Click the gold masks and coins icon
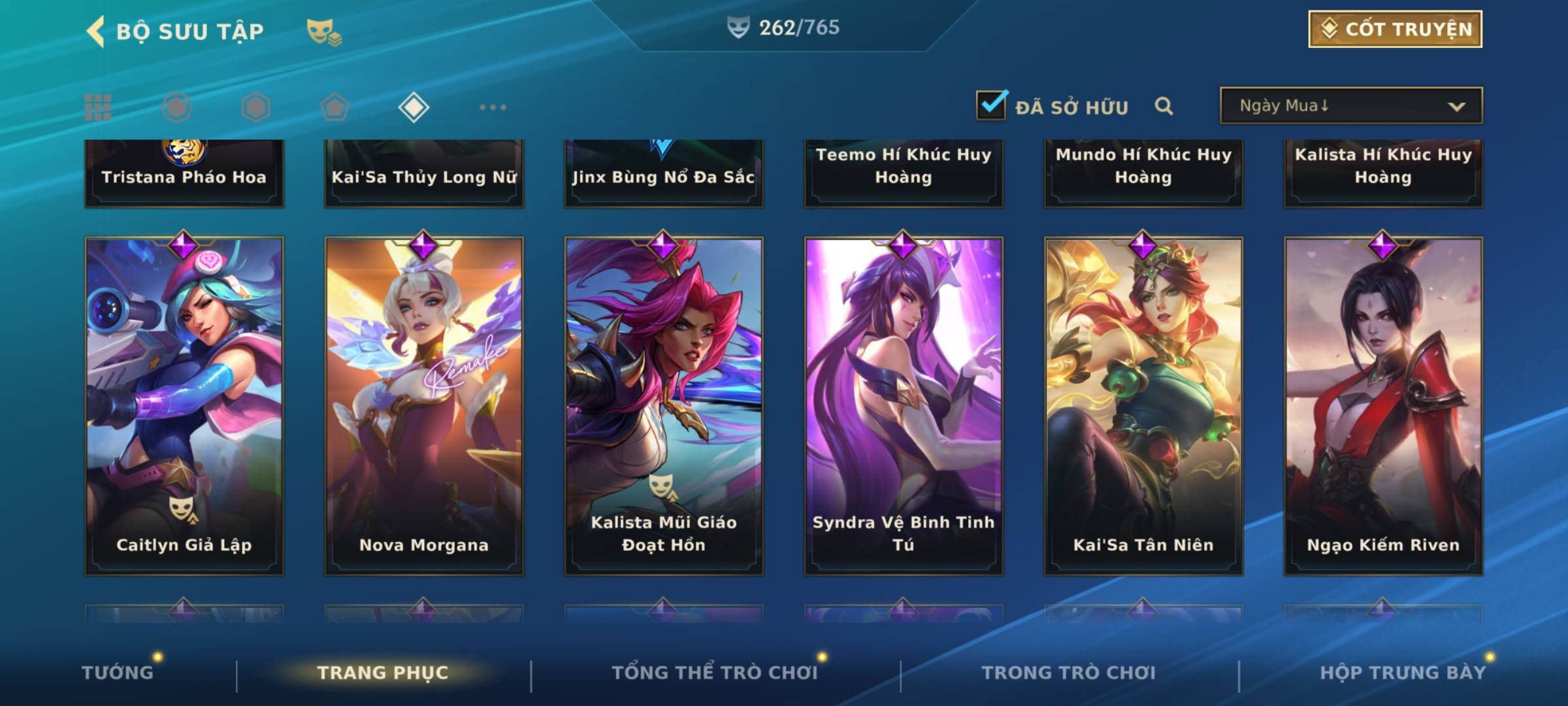Screen dimensions: 1568x706 [323, 31]
